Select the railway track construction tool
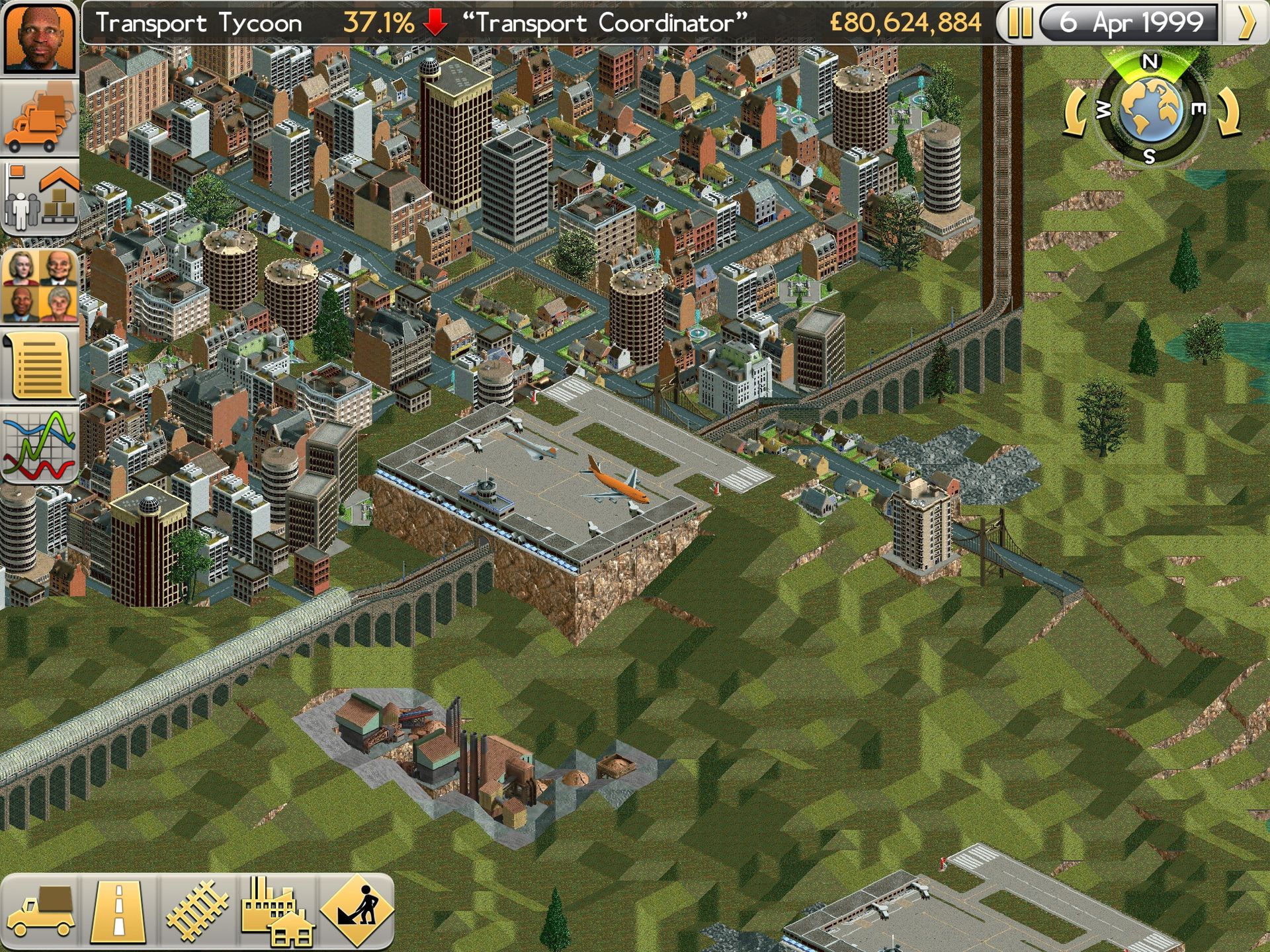 pos(197,912)
